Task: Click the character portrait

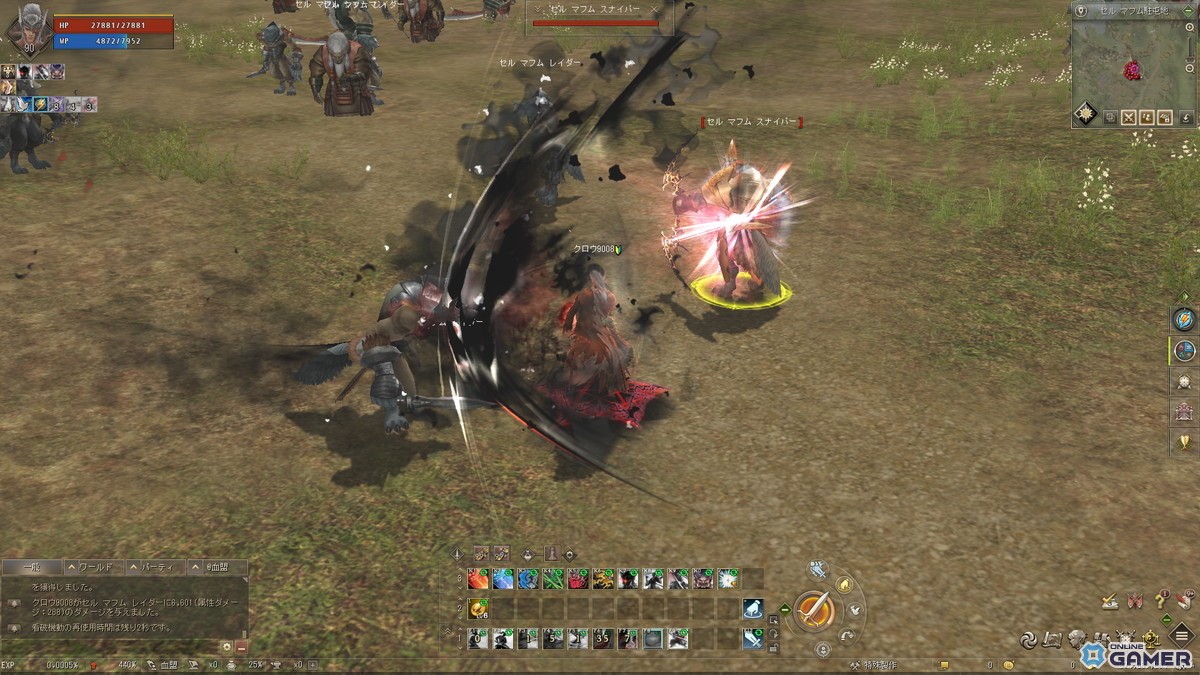Action: click(x=27, y=30)
